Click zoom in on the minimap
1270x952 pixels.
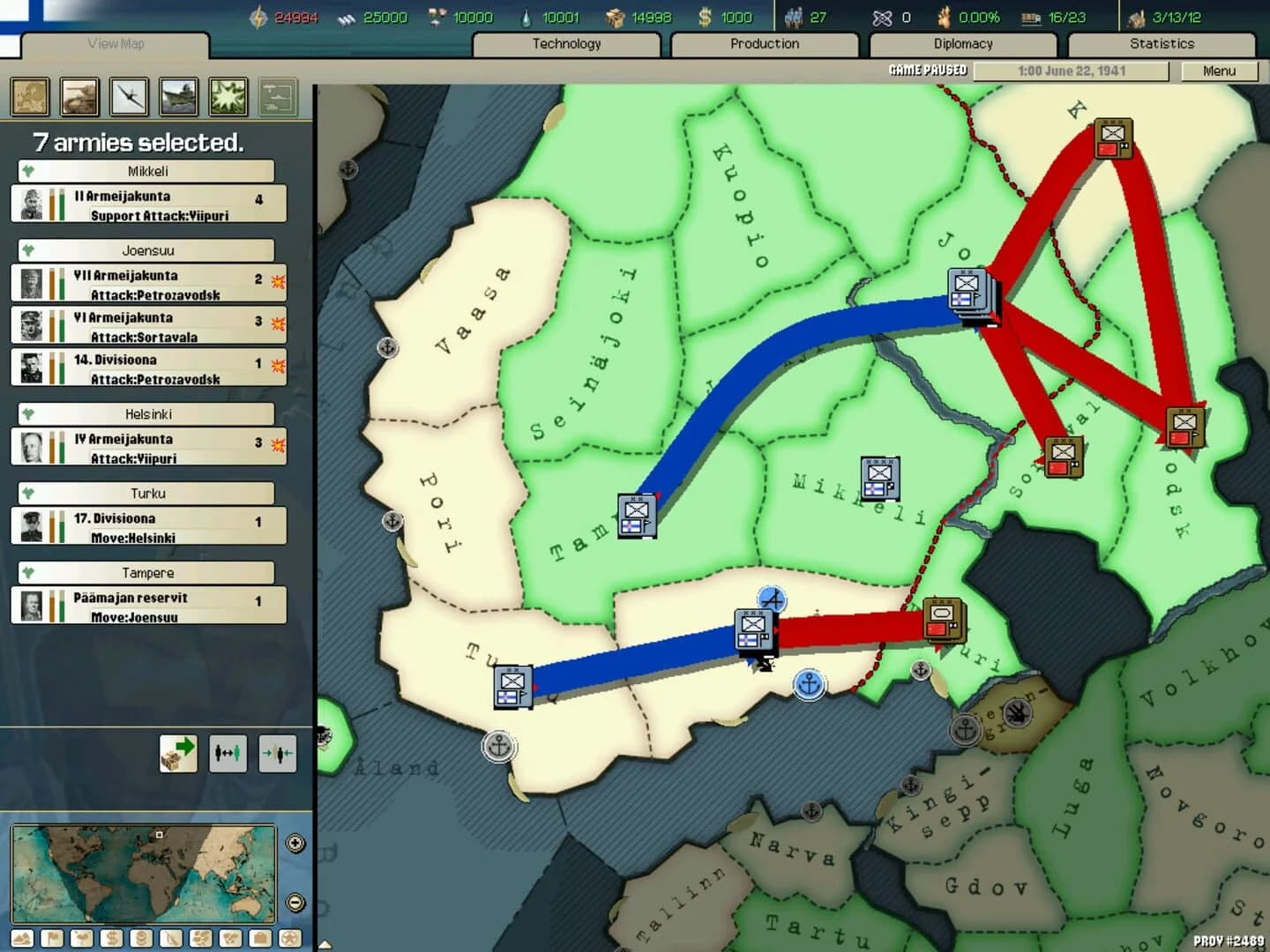click(295, 844)
